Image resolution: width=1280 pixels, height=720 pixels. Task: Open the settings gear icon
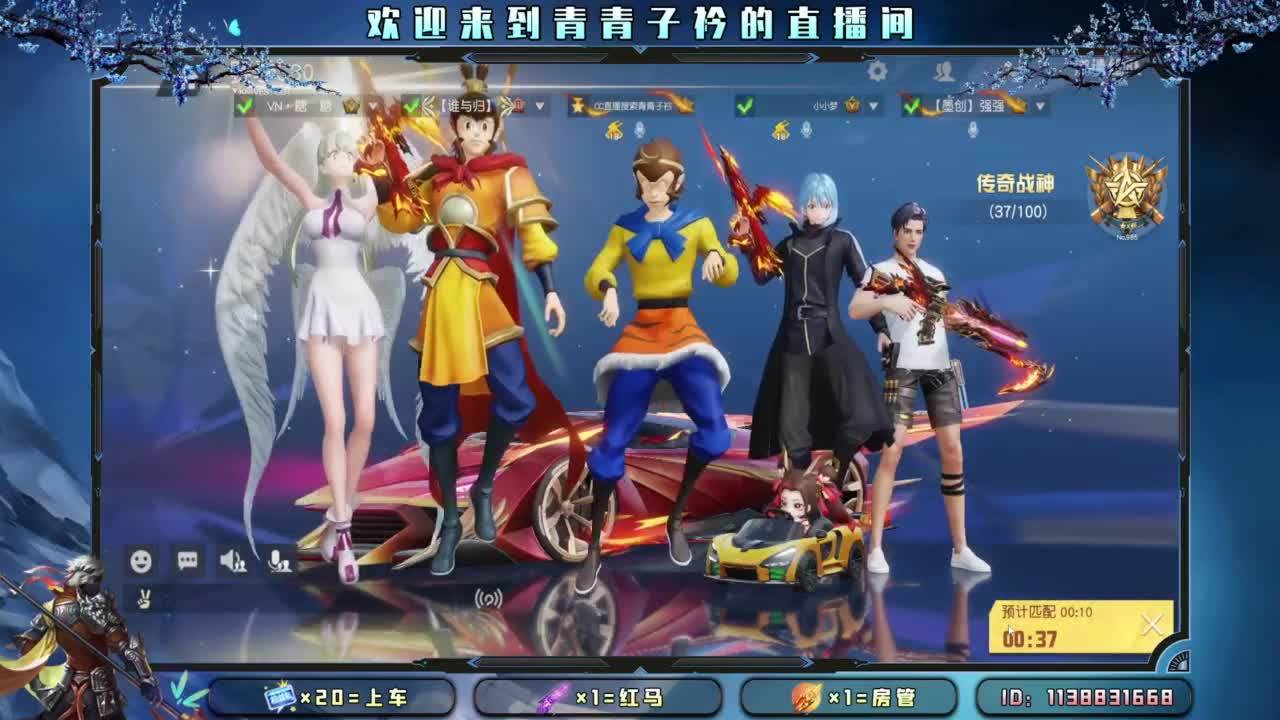(x=876, y=70)
